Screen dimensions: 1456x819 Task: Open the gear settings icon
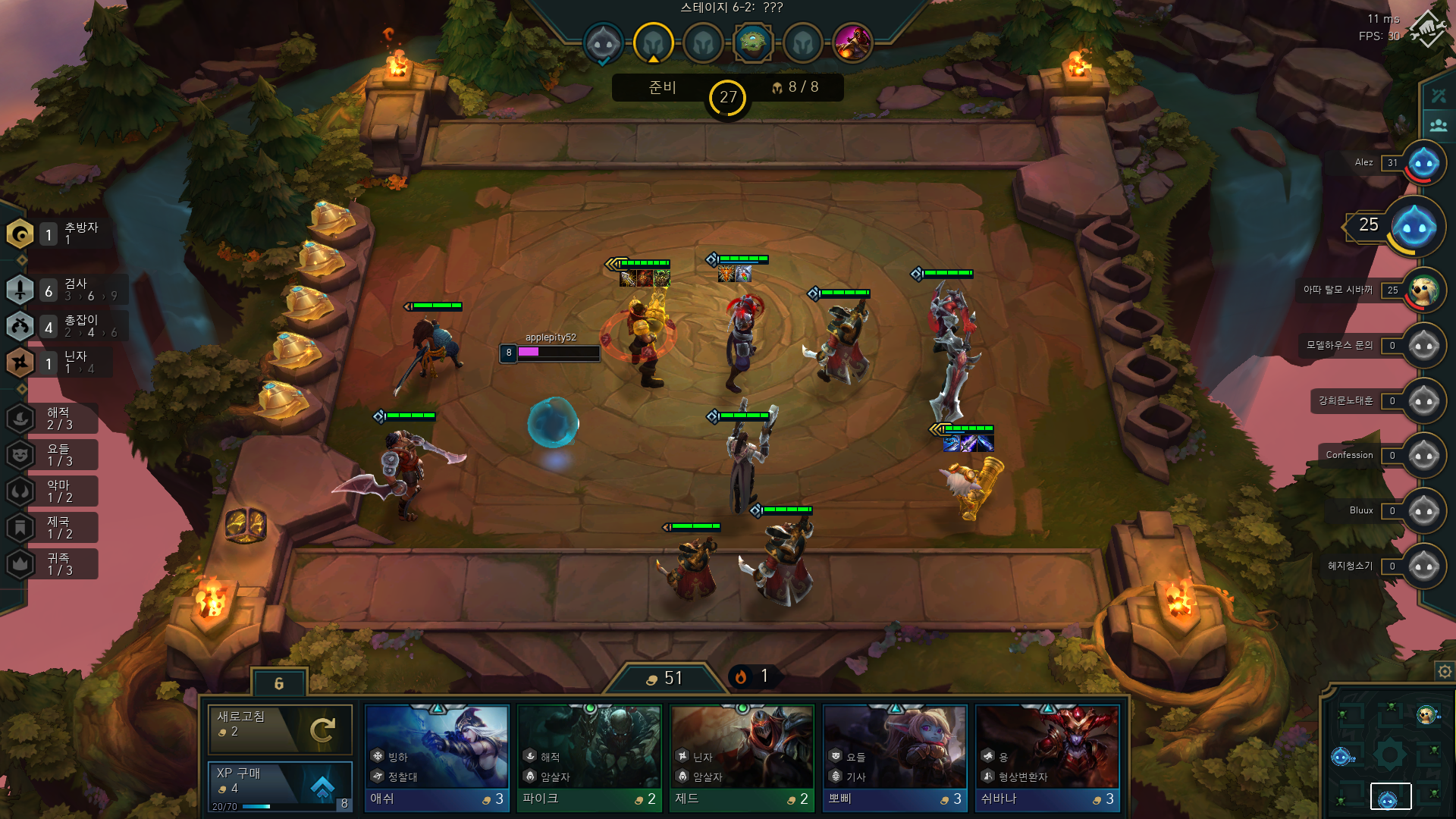(1444, 671)
